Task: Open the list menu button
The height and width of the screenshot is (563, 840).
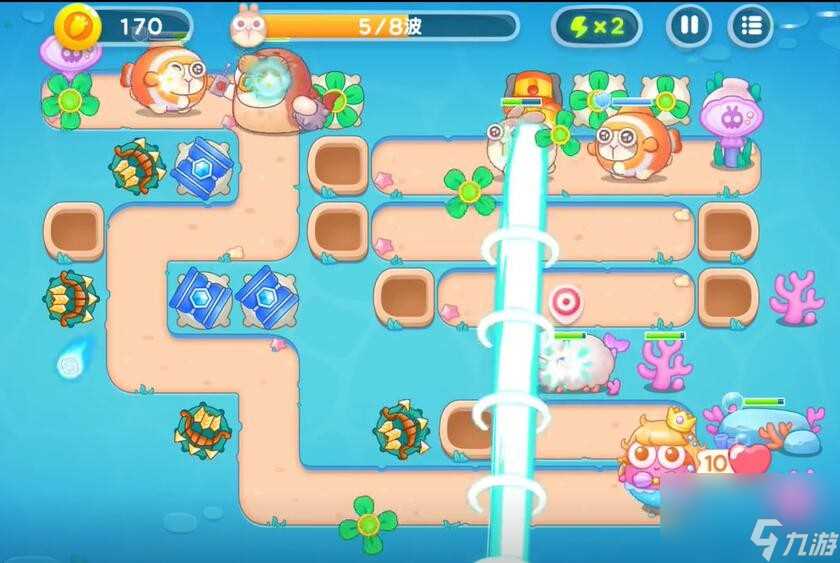Action: pos(750,26)
